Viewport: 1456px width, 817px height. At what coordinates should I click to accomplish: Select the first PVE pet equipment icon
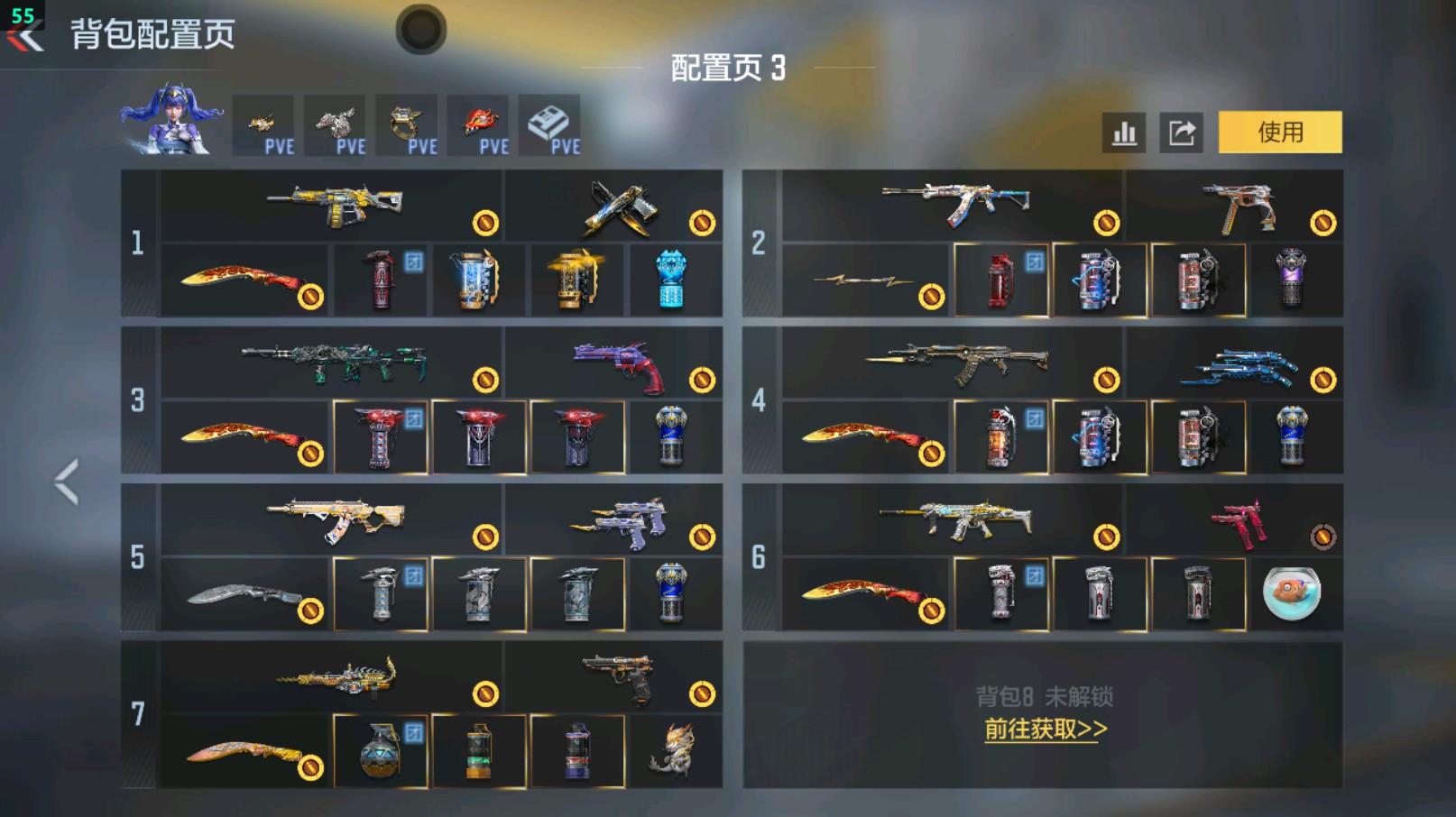click(263, 124)
